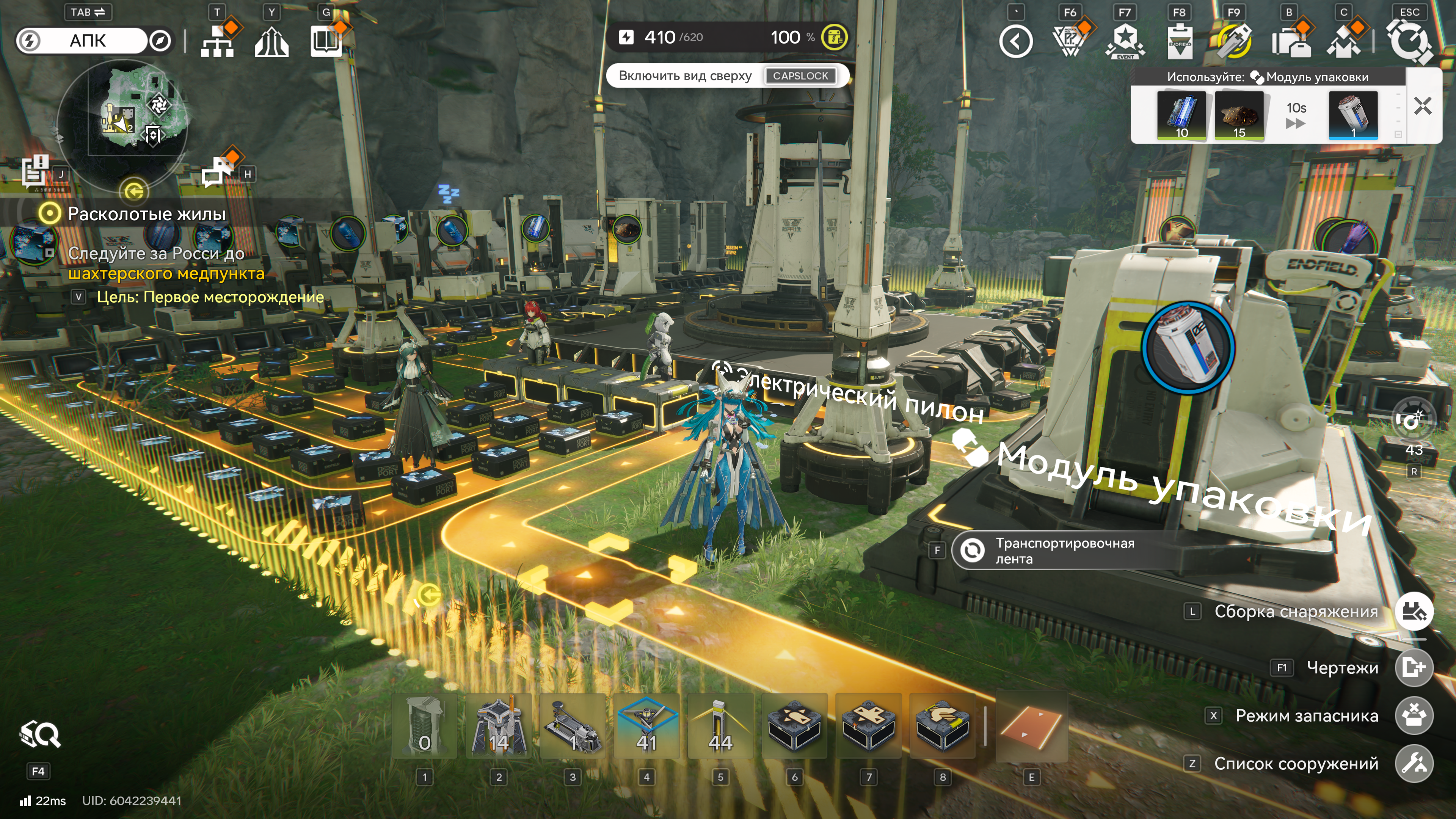Close the Модуль упаковки recipe panel
The height and width of the screenshot is (819, 1456).
[1422, 106]
